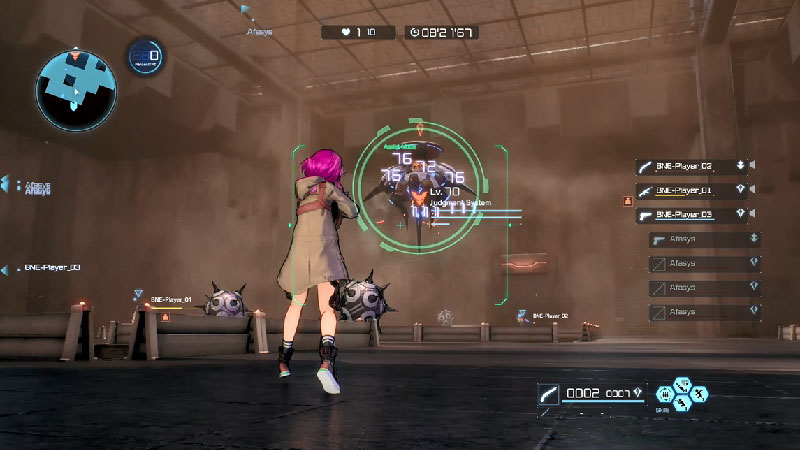Click the orange alert icon beside BNE-Player_01
Image resolution: width=800 pixels, height=450 pixels.
pyautogui.click(x=627, y=201)
